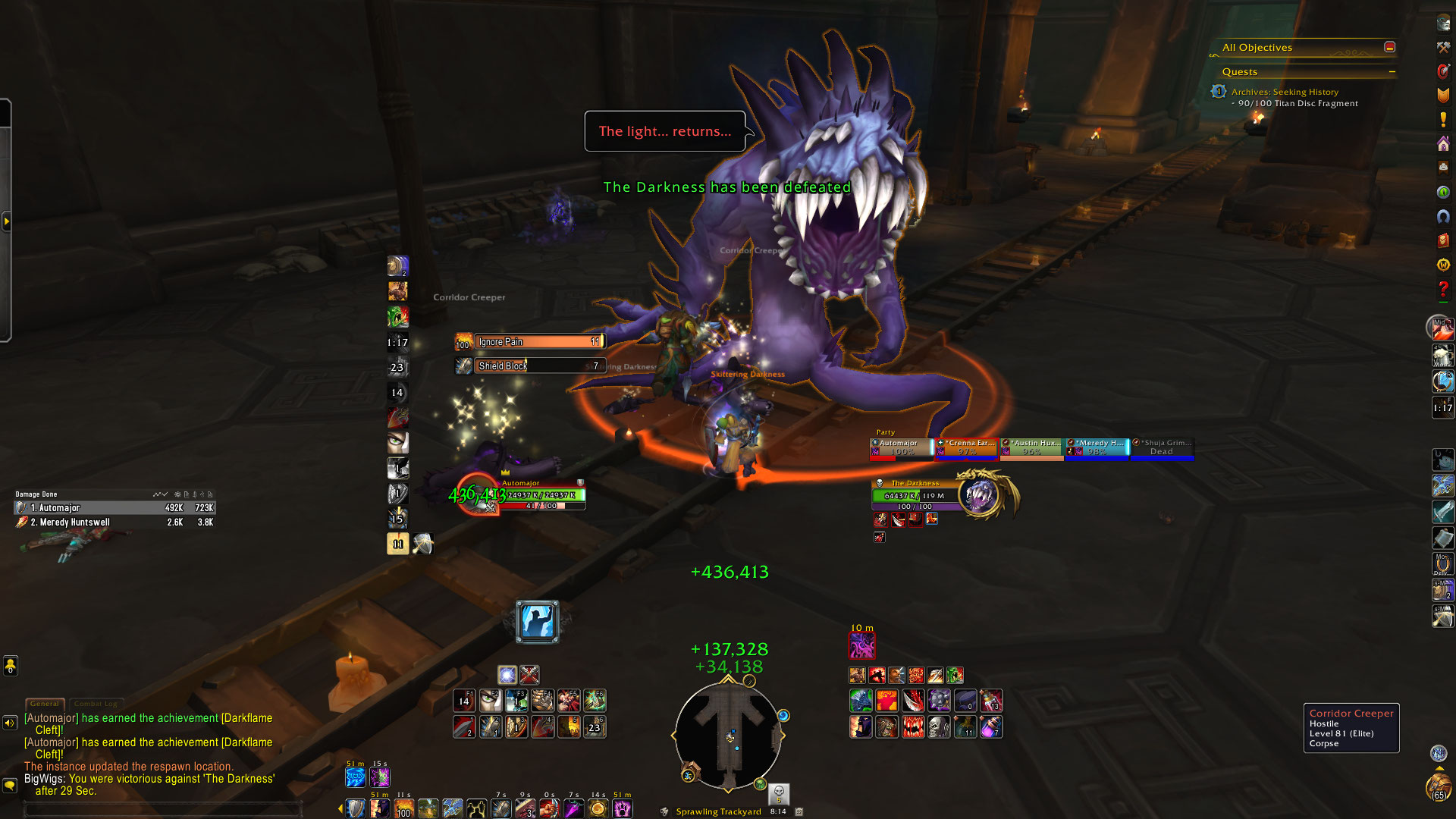Target Austin Hux in the party frames

coord(1032,448)
